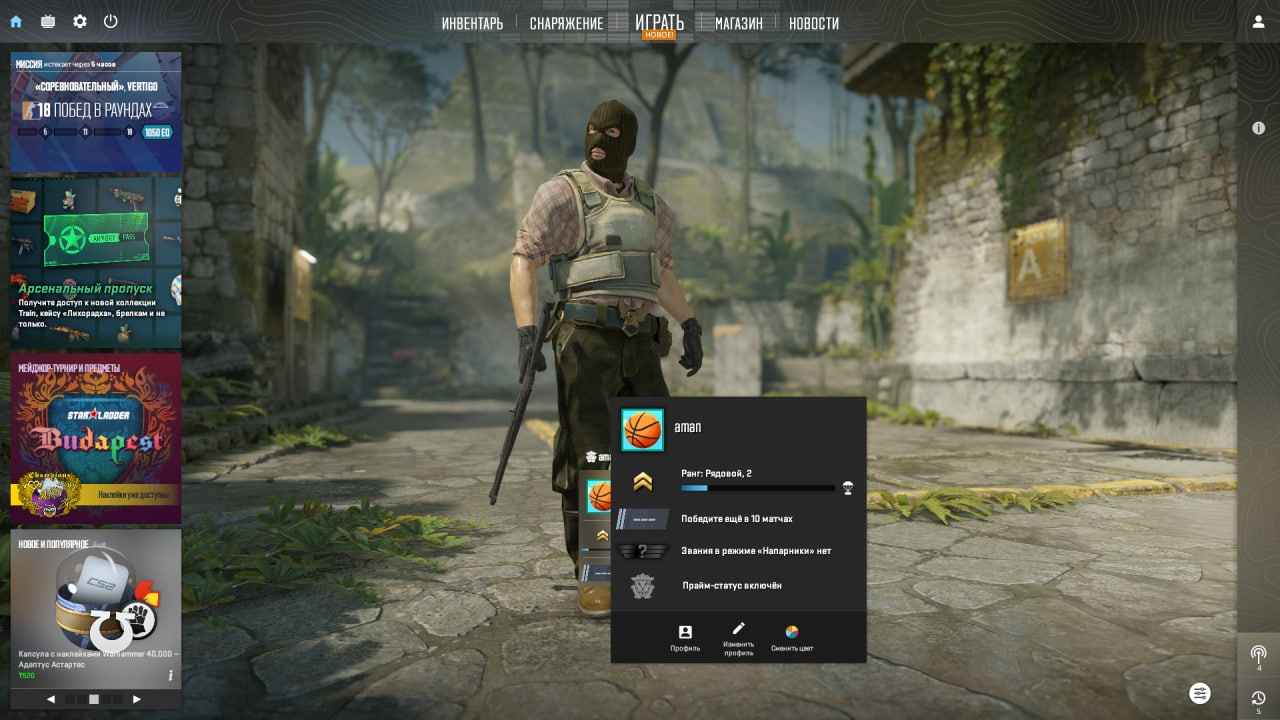Open the Профиль button
Viewport: 1280px width, 720px height.
[x=685, y=638]
